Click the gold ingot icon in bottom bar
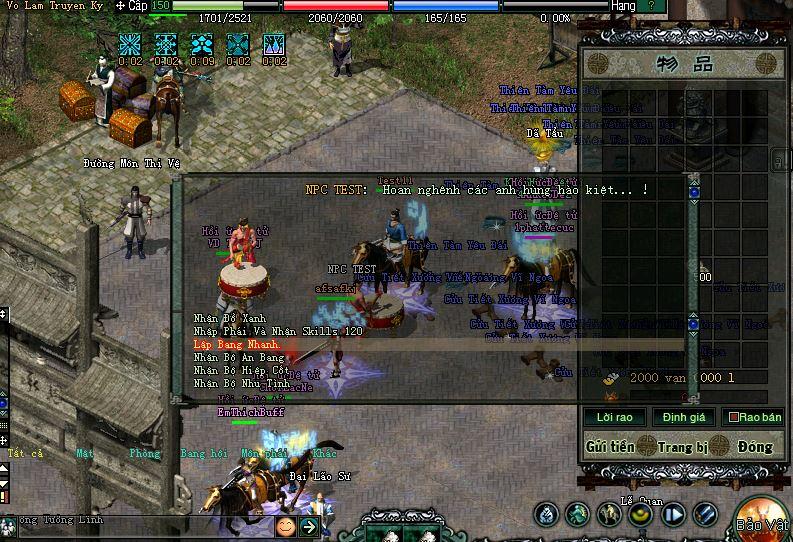The image size is (793, 542). (x=640, y=514)
